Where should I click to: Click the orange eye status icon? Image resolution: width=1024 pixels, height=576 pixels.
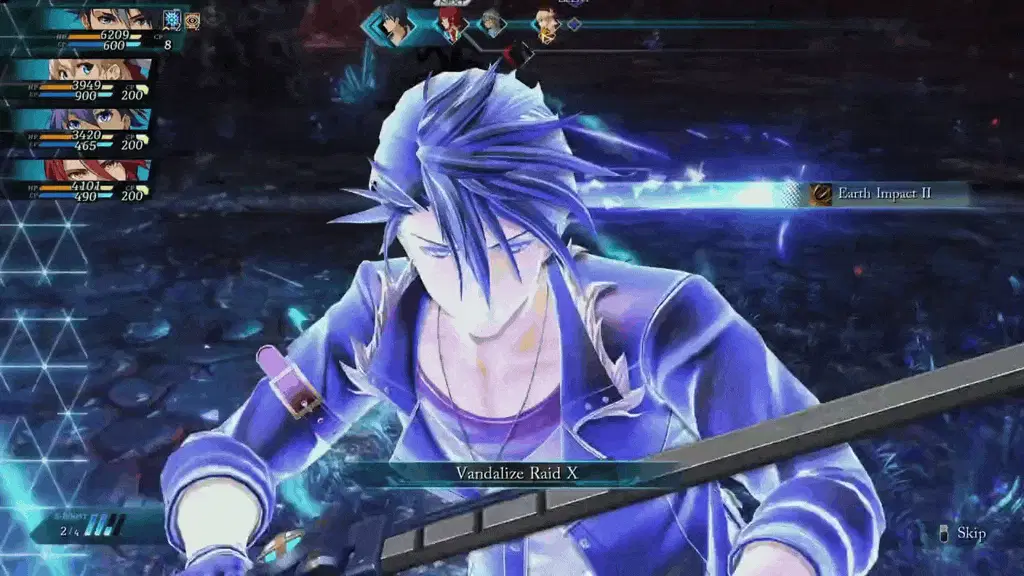(192, 20)
